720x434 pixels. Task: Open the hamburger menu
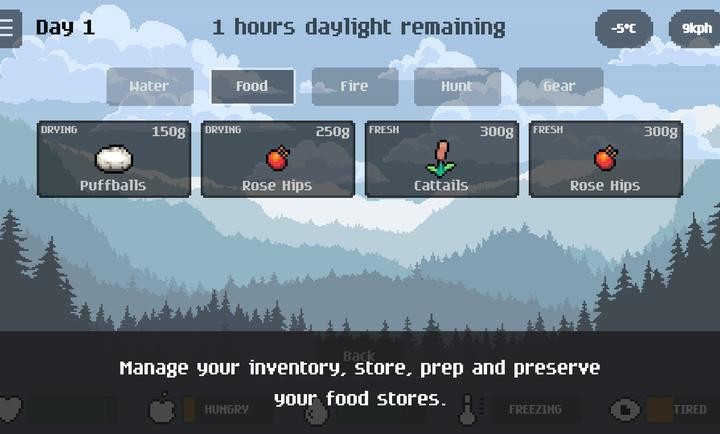pos(9,28)
